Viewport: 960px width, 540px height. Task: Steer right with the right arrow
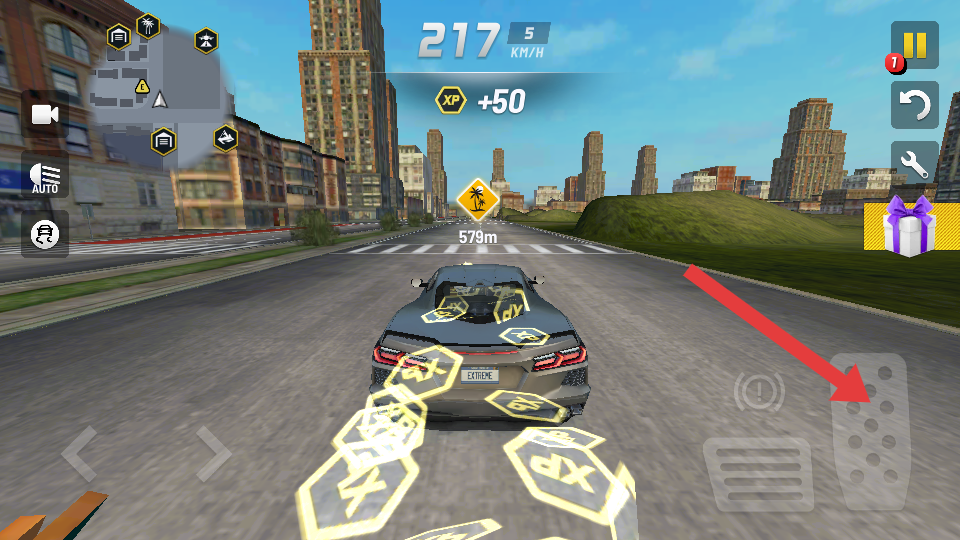click(x=213, y=454)
